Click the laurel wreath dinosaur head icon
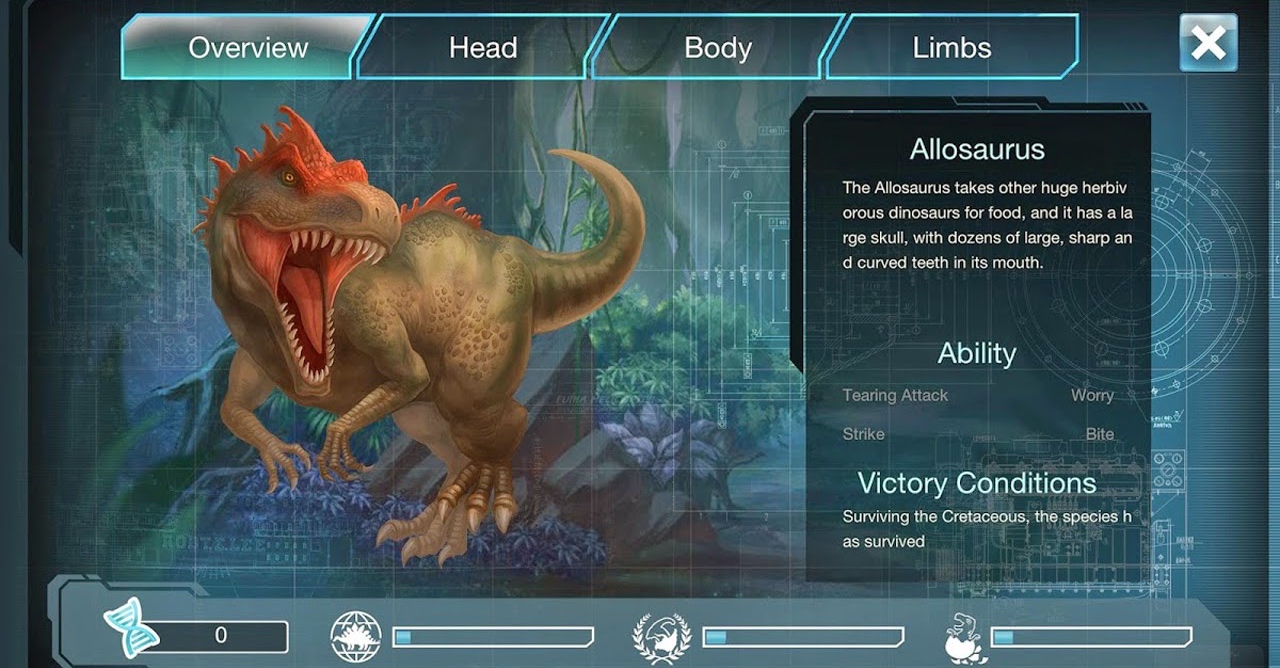Viewport: 1280px width, 668px height. [662, 637]
